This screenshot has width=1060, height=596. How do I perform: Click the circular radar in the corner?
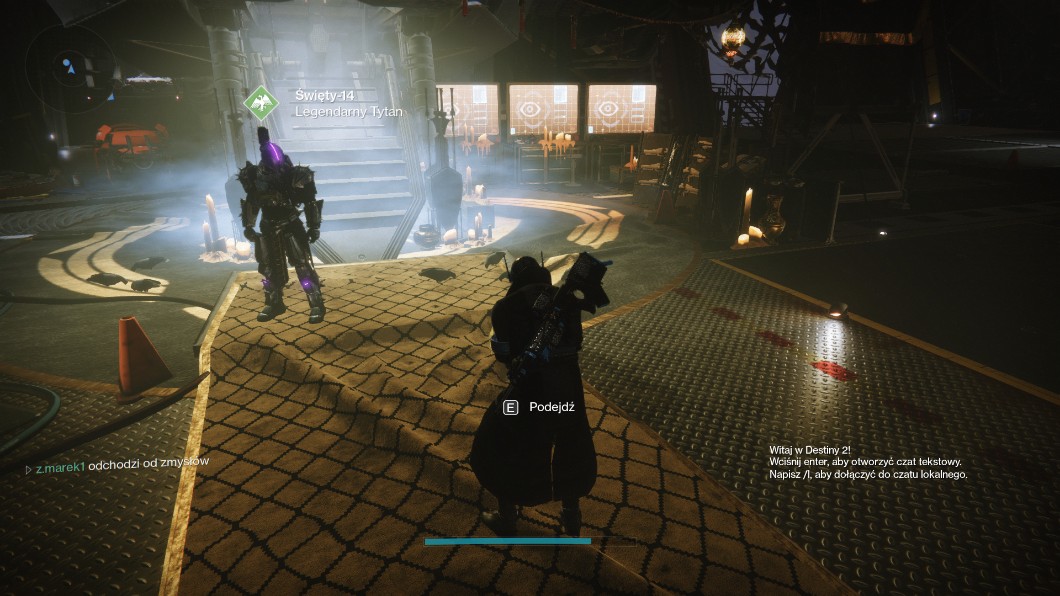coord(68,67)
